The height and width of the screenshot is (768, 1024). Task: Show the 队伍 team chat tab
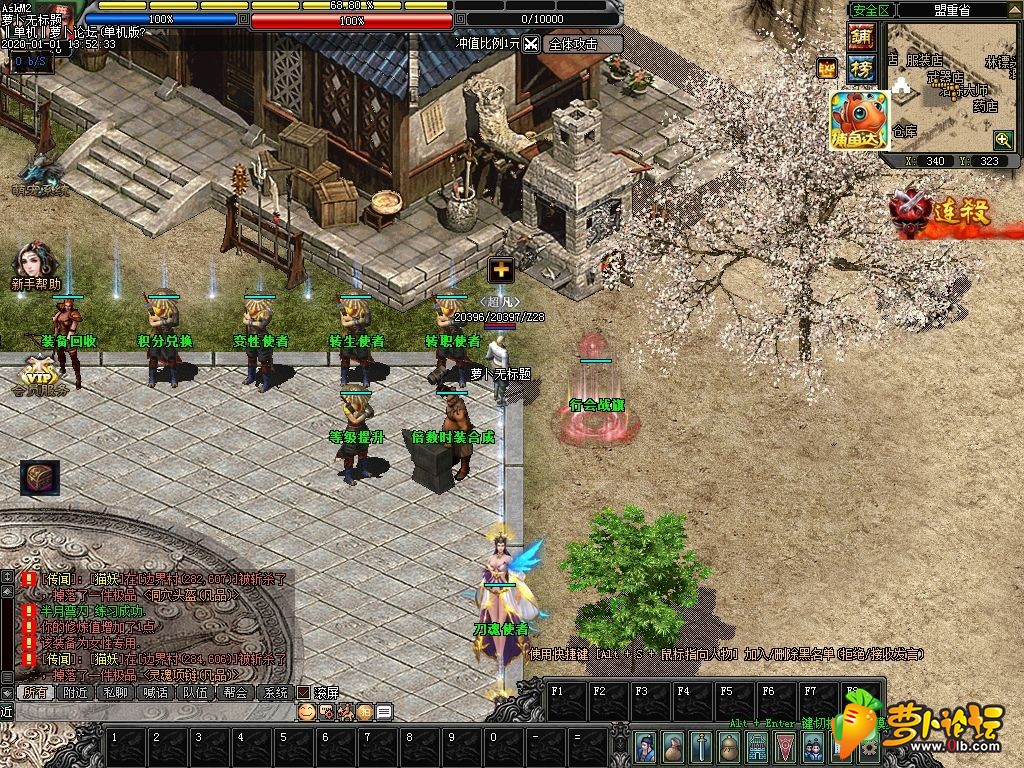tap(195, 692)
